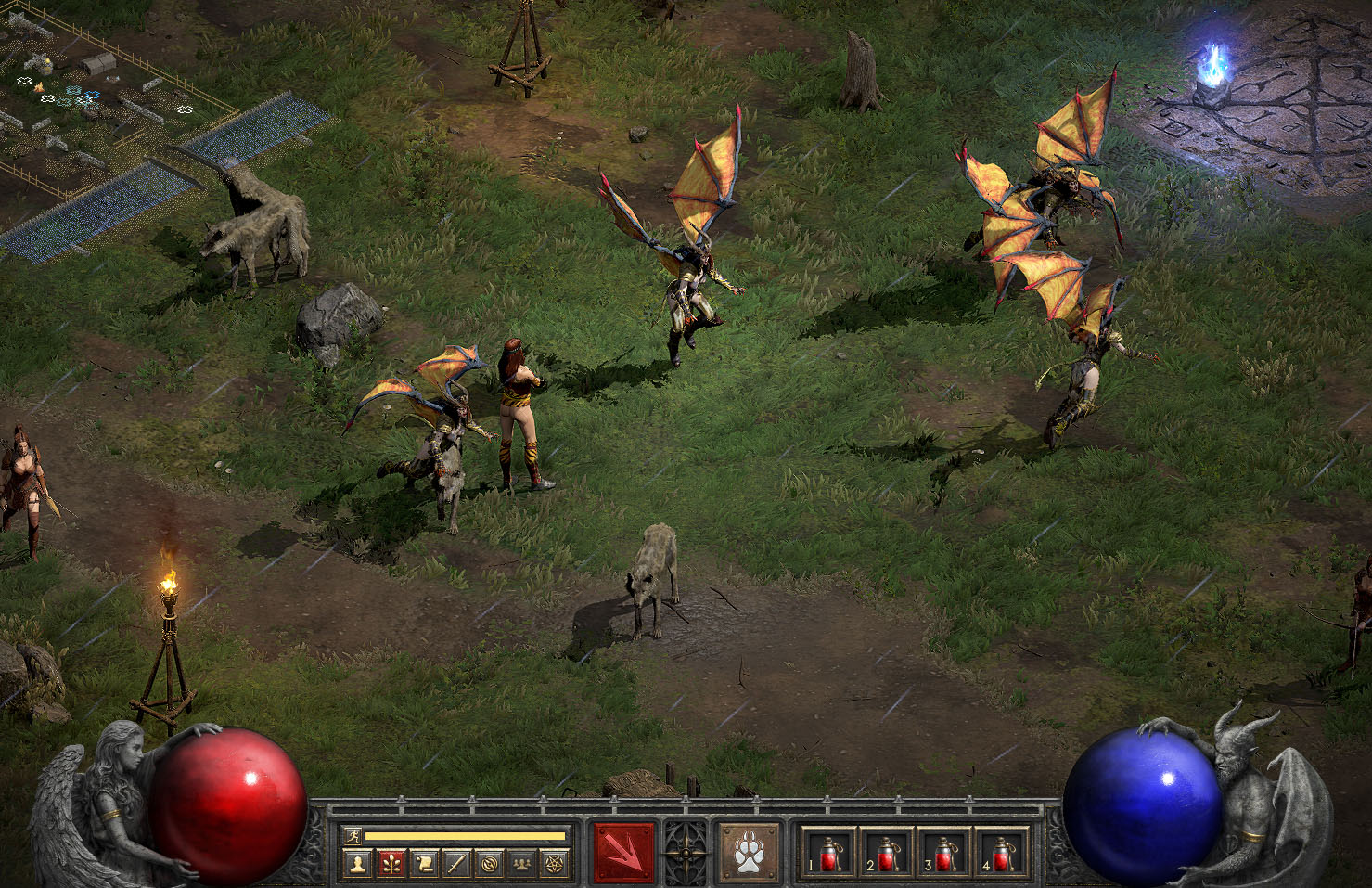Open the game menu pentagram icon
Image resolution: width=1372 pixels, height=888 pixels.
point(555,865)
